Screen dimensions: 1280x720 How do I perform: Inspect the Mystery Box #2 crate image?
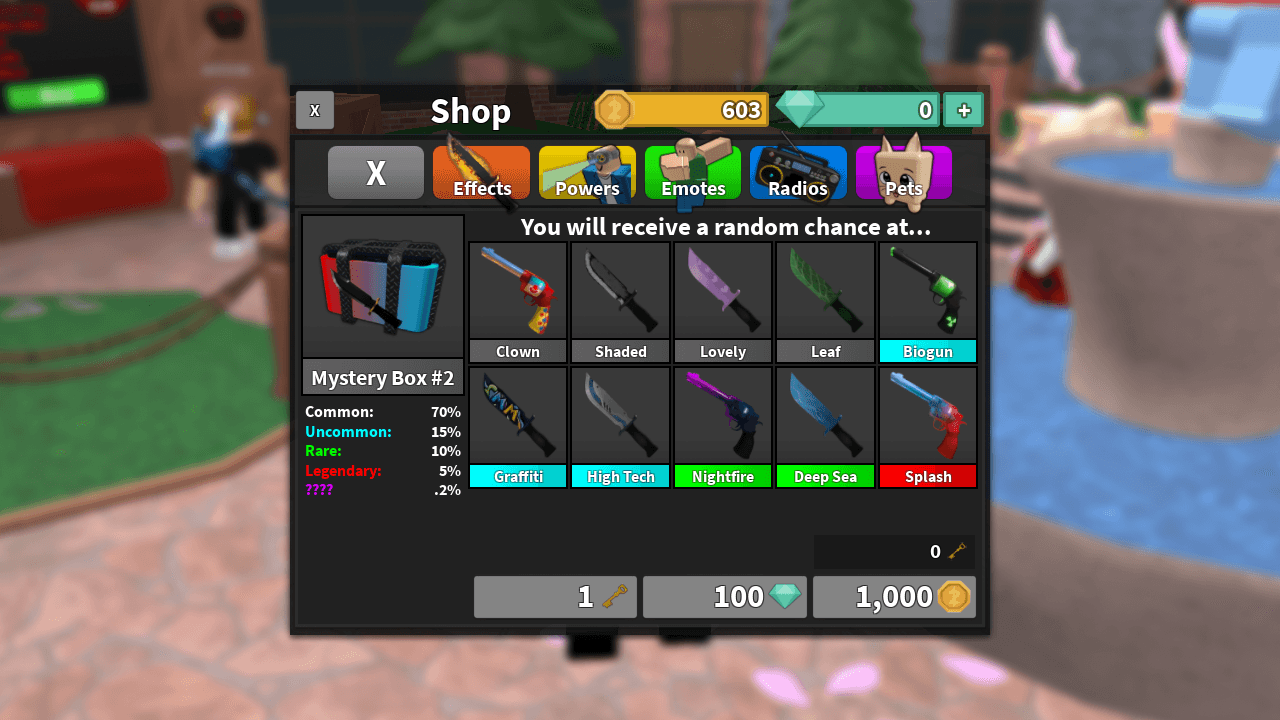(382, 285)
